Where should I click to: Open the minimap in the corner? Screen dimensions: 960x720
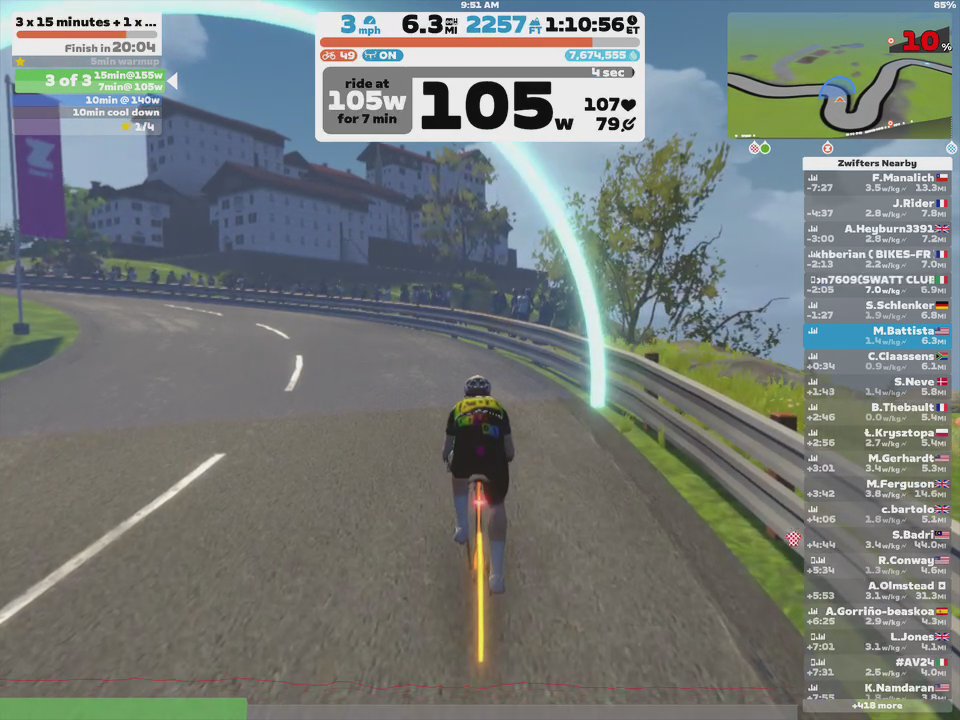point(840,75)
